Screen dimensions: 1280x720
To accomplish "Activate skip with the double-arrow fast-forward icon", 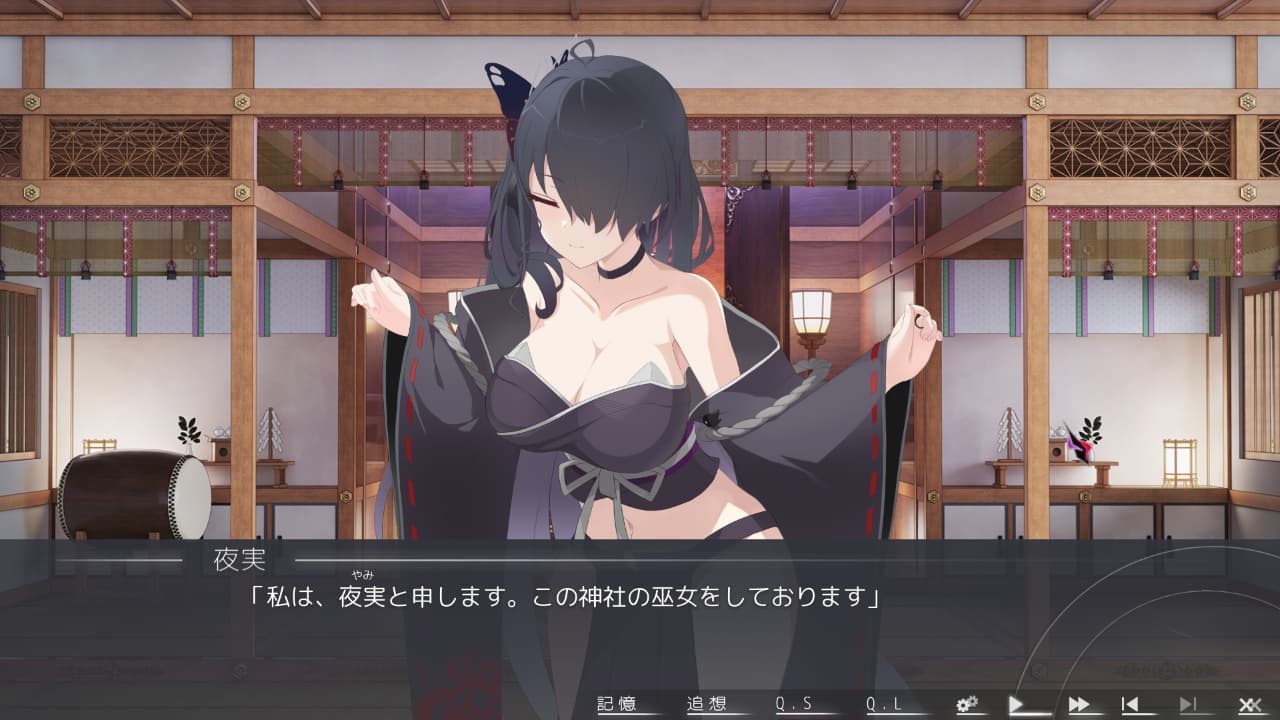I will pyautogui.click(x=1080, y=703).
